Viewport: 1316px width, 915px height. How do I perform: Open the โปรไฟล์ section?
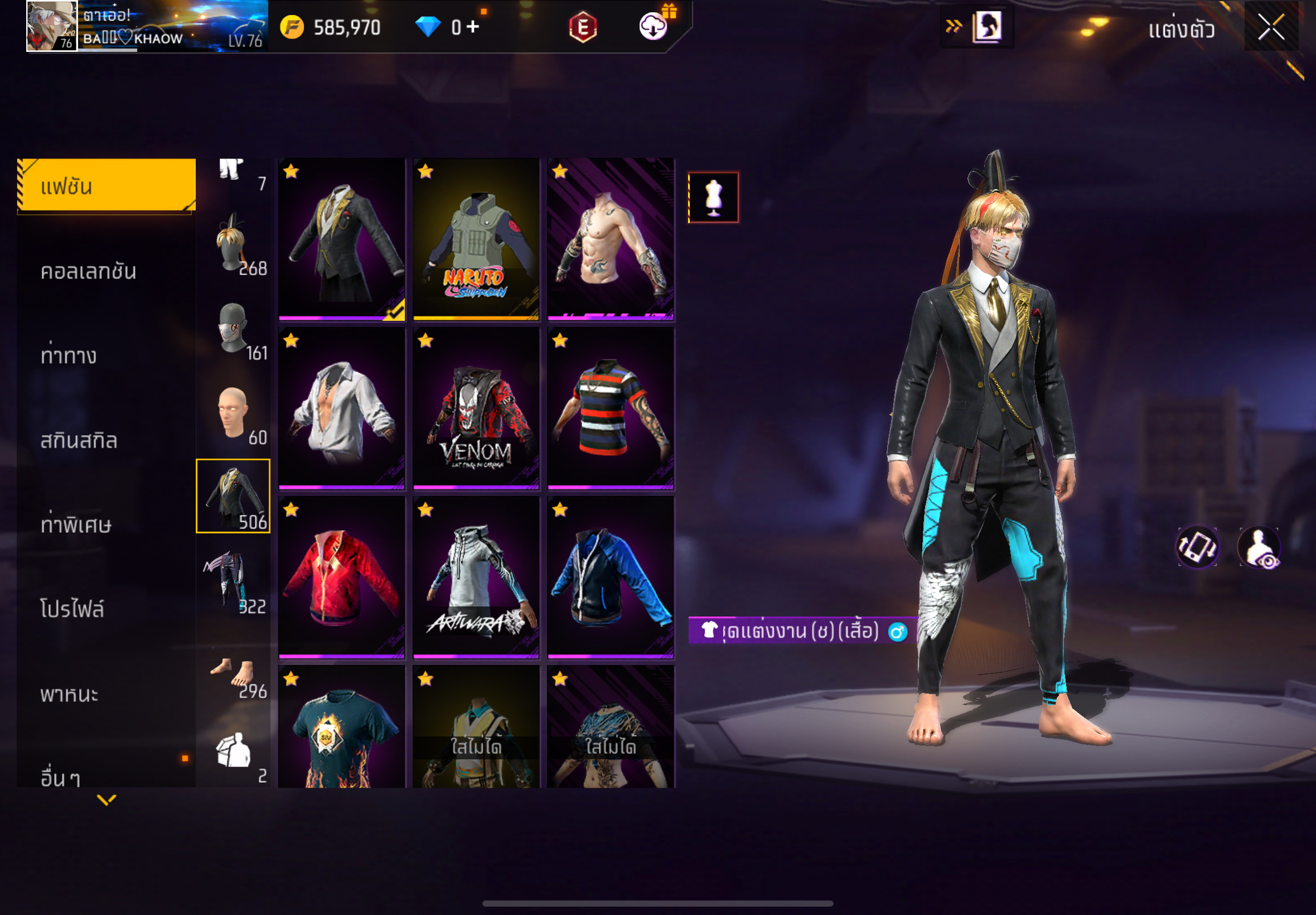72,609
